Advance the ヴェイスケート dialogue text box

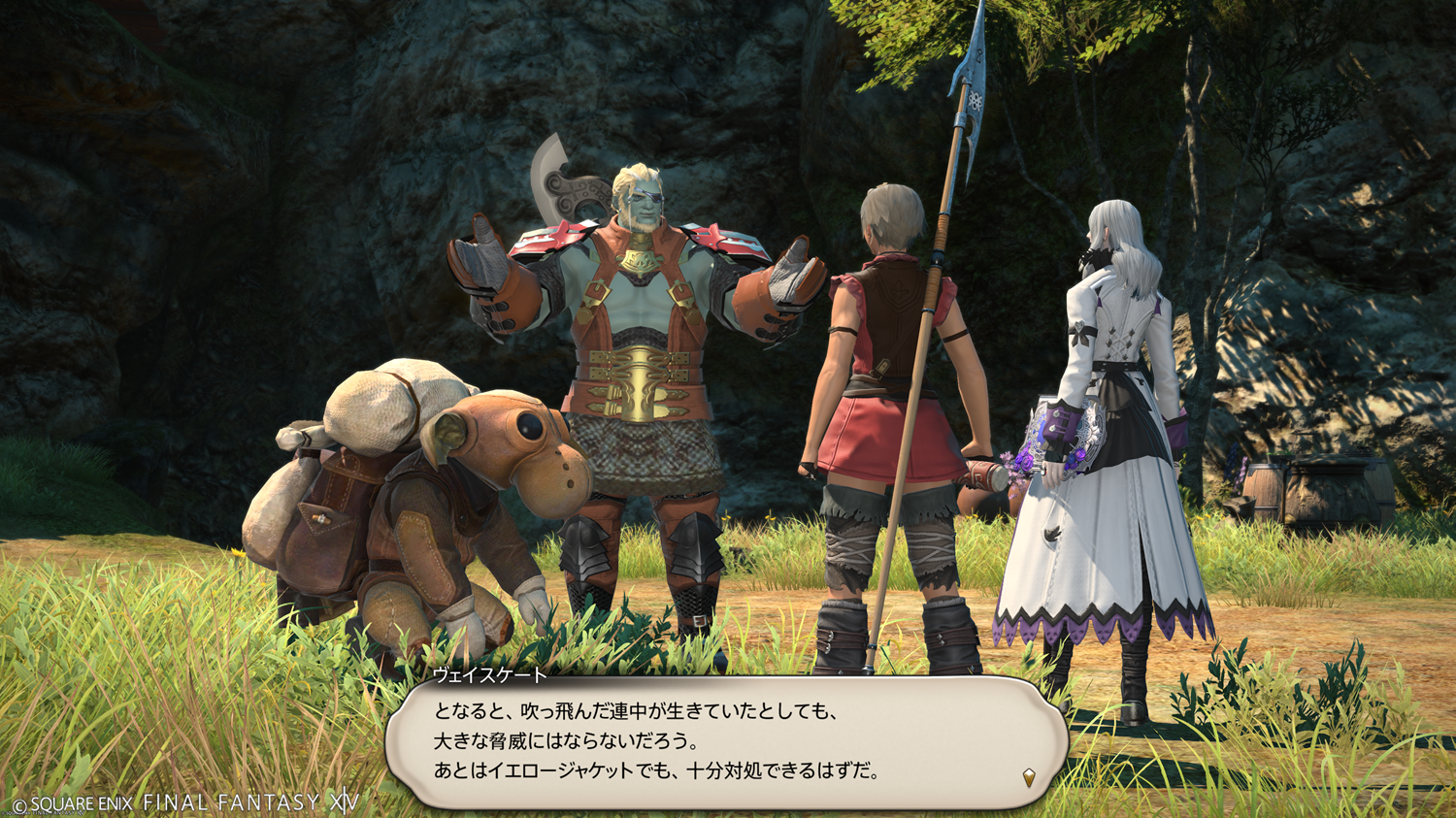726,741
